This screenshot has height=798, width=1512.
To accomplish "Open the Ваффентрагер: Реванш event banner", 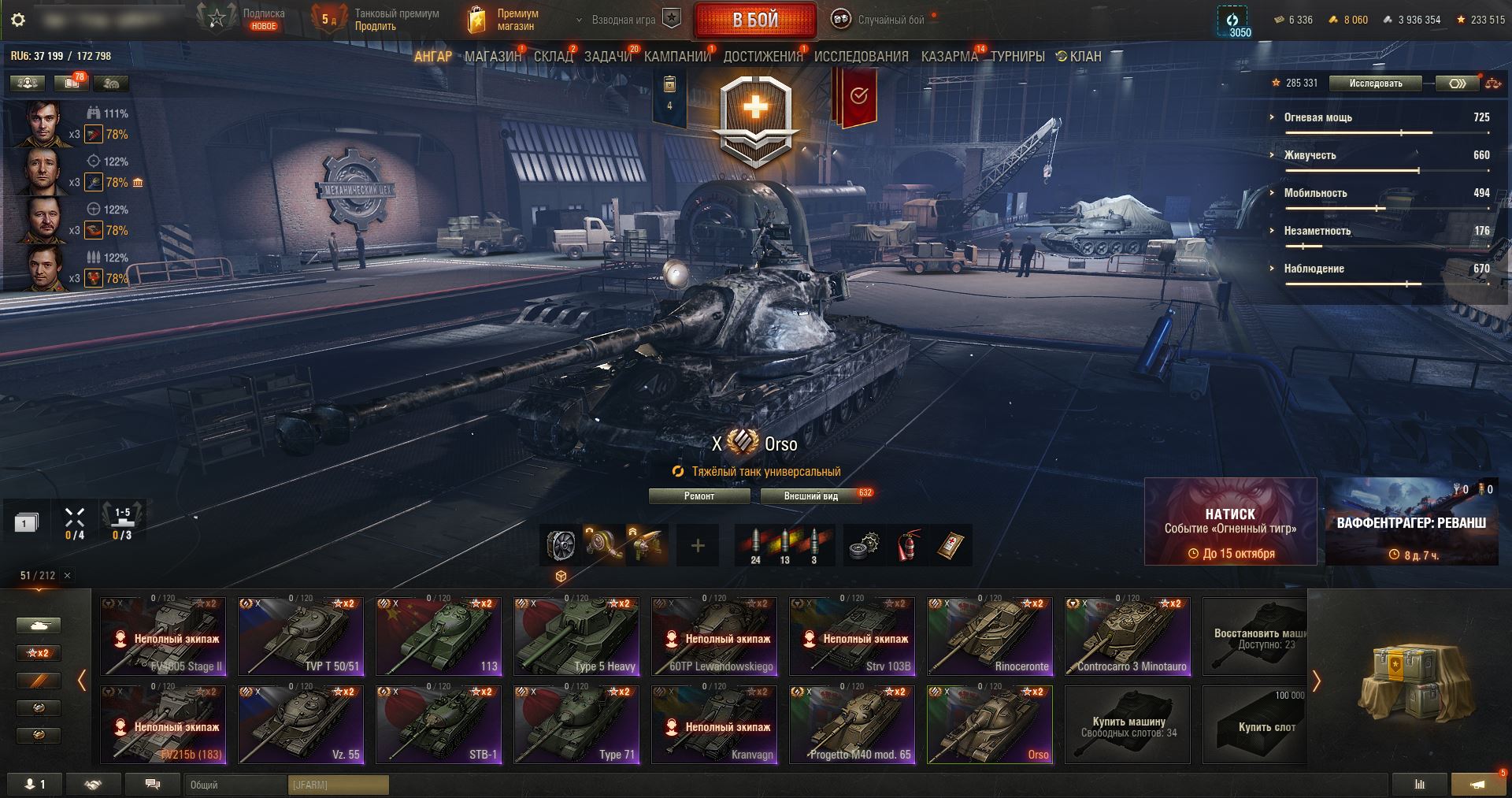I will [1411, 521].
